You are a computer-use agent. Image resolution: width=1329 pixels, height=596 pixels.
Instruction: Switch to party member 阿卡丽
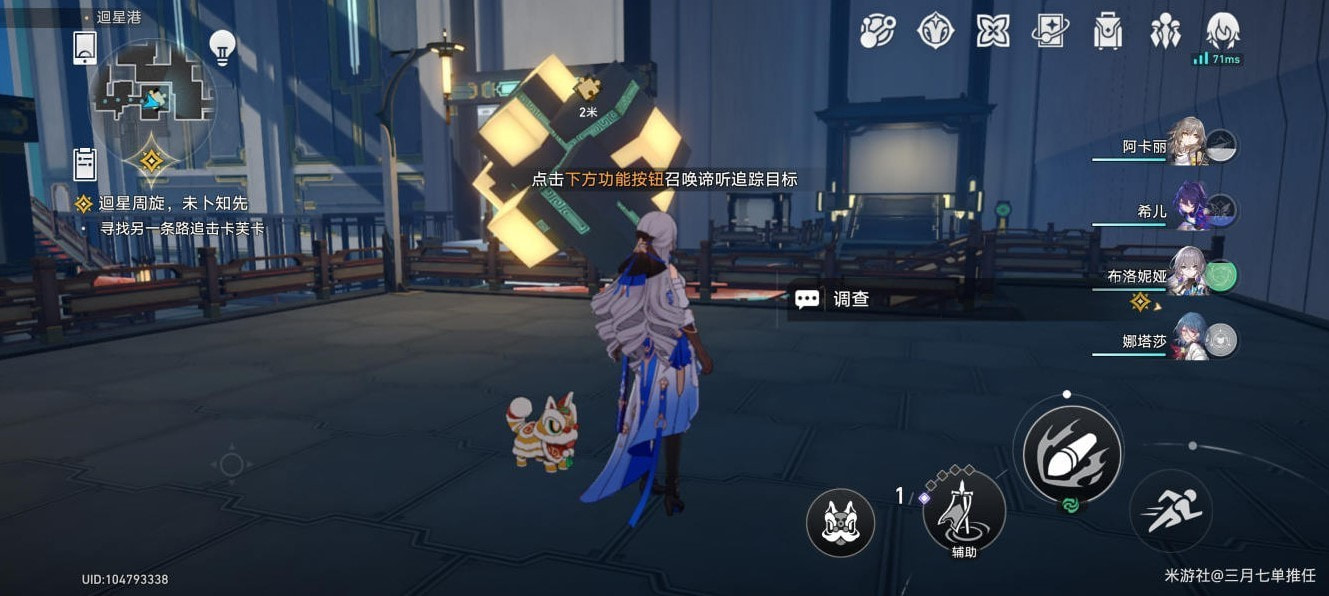pos(1187,146)
